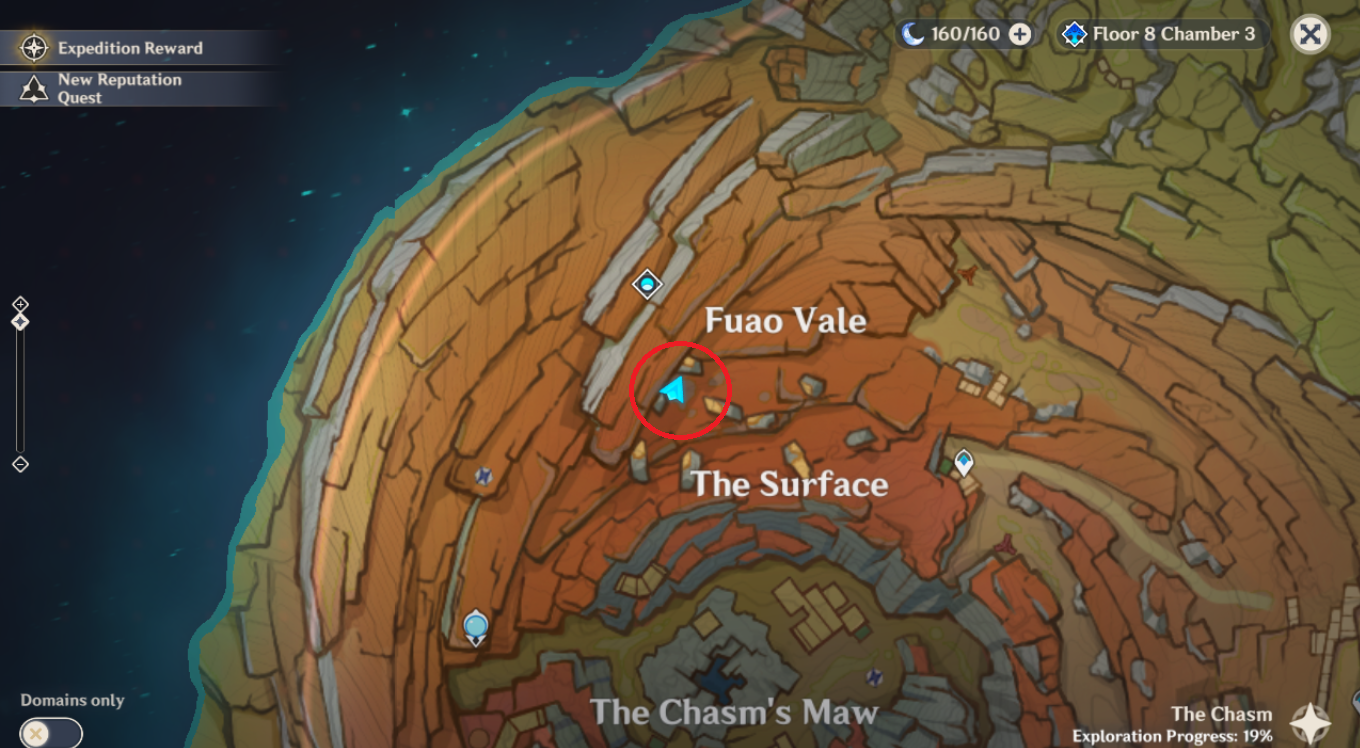Click the Spiral Abyss icon beside Floor 8 Chamber 3

pos(1074,34)
